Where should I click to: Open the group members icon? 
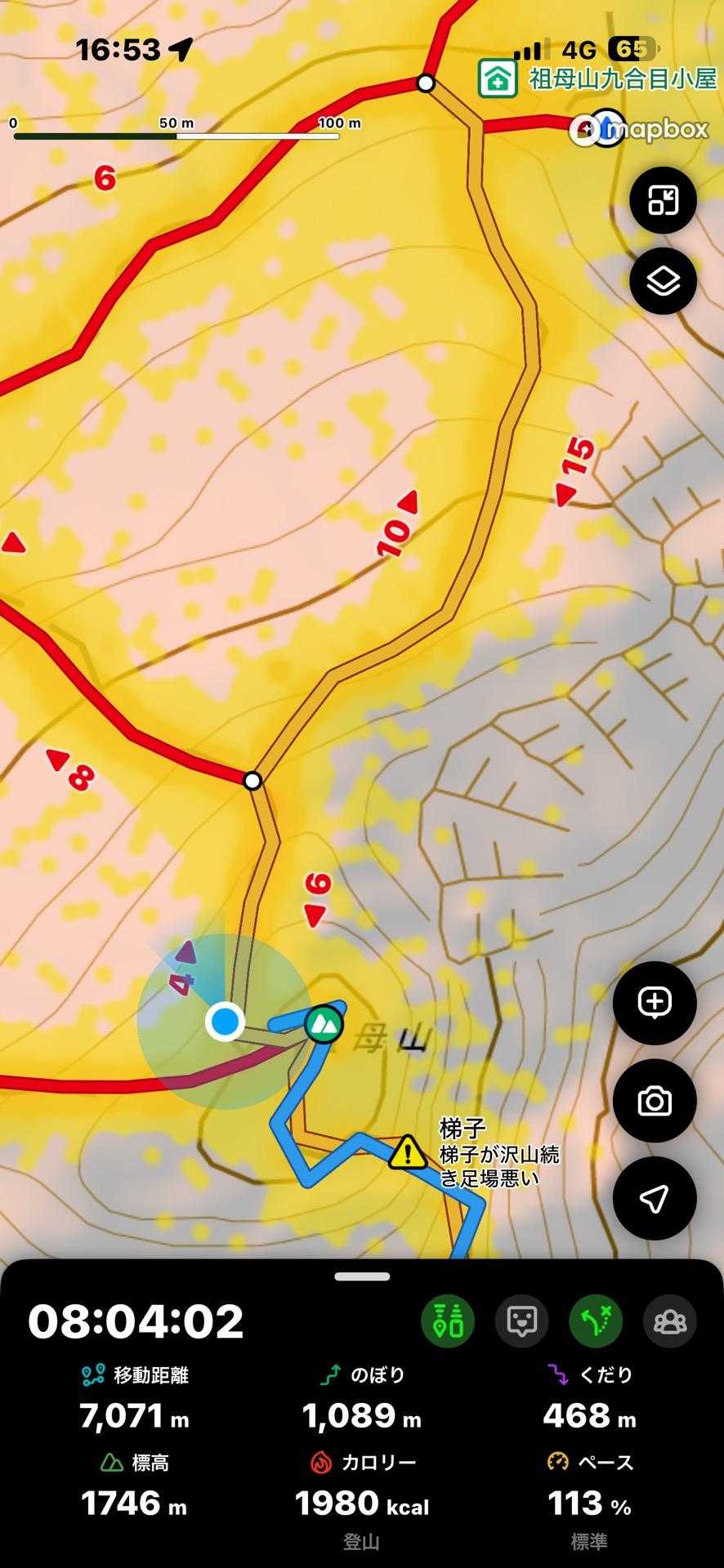pos(670,1321)
